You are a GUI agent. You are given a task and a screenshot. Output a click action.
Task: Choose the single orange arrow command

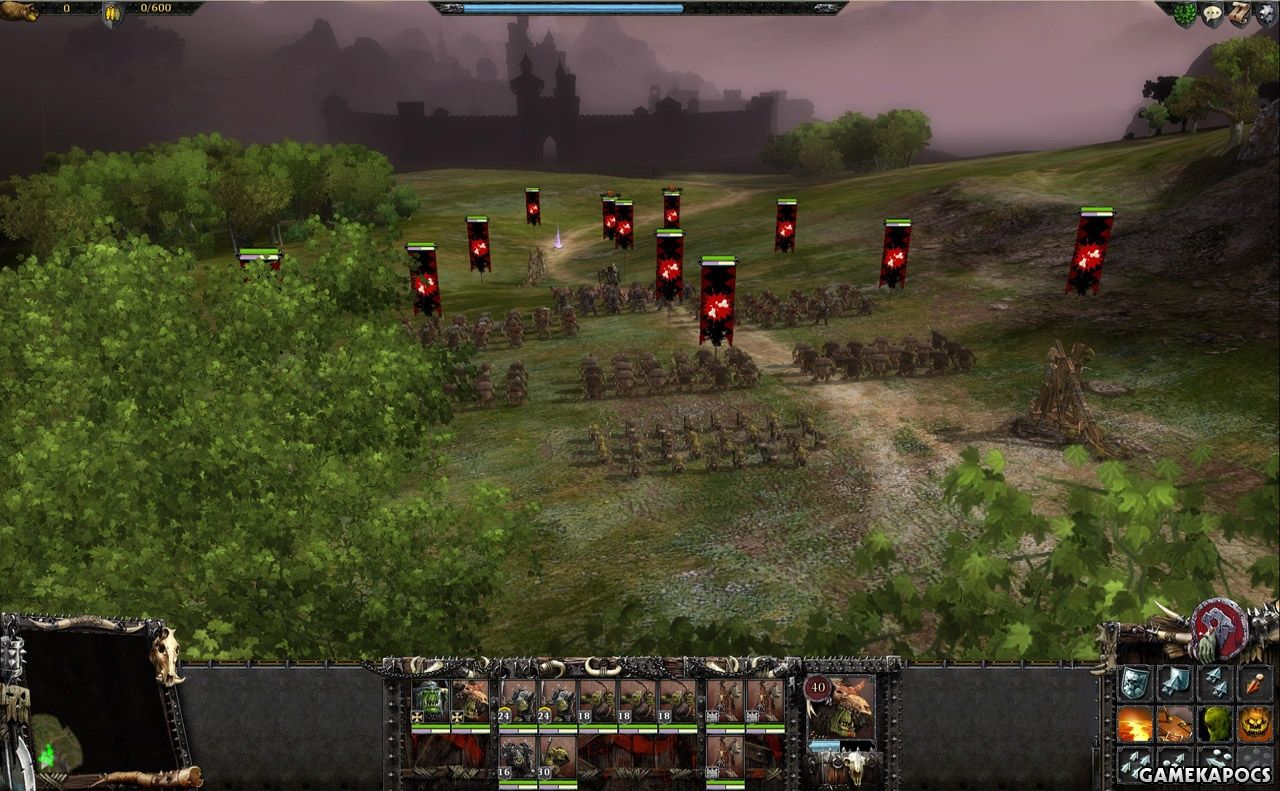1255,683
